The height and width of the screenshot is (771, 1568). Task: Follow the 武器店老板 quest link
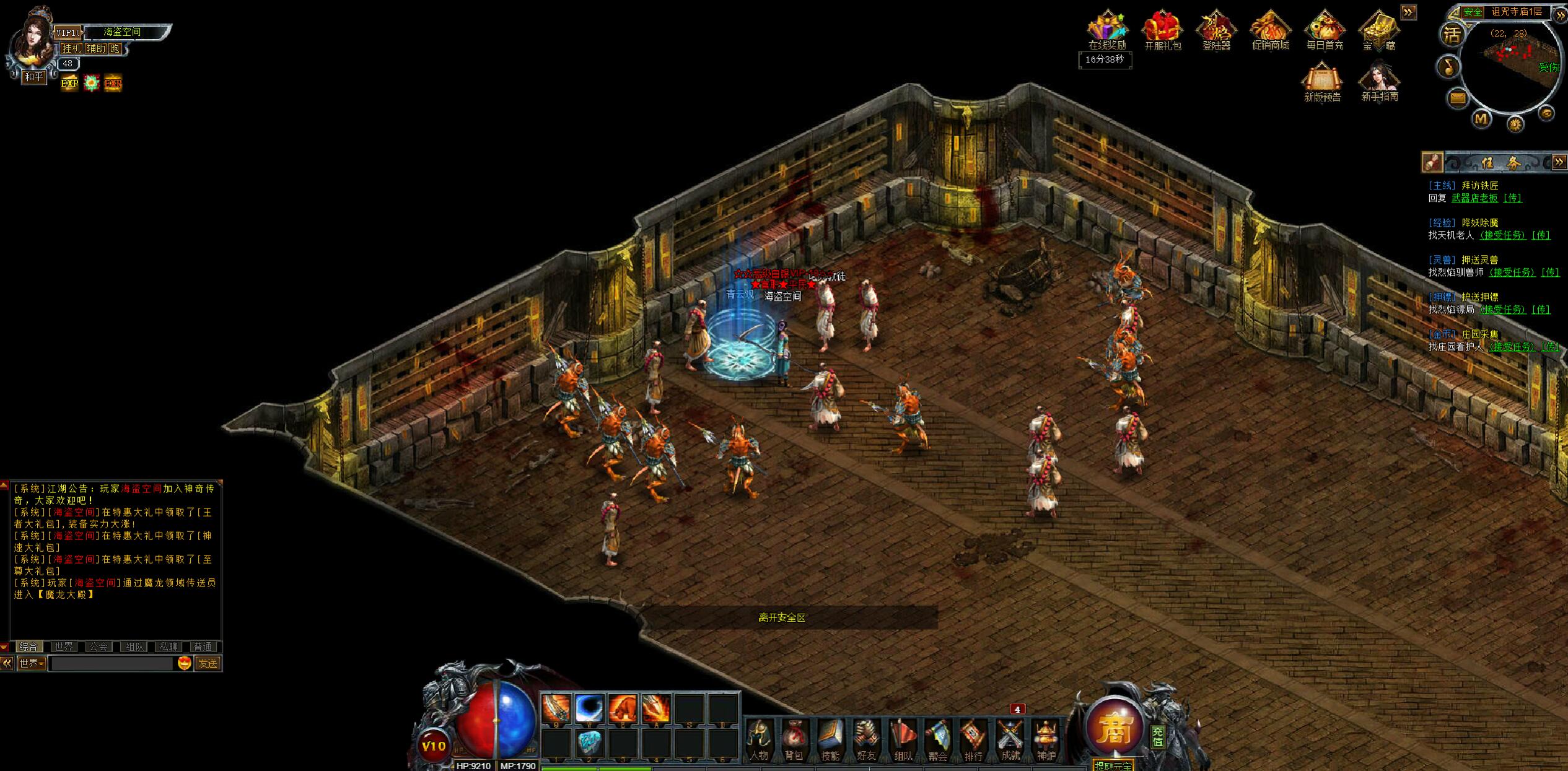(x=1474, y=198)
